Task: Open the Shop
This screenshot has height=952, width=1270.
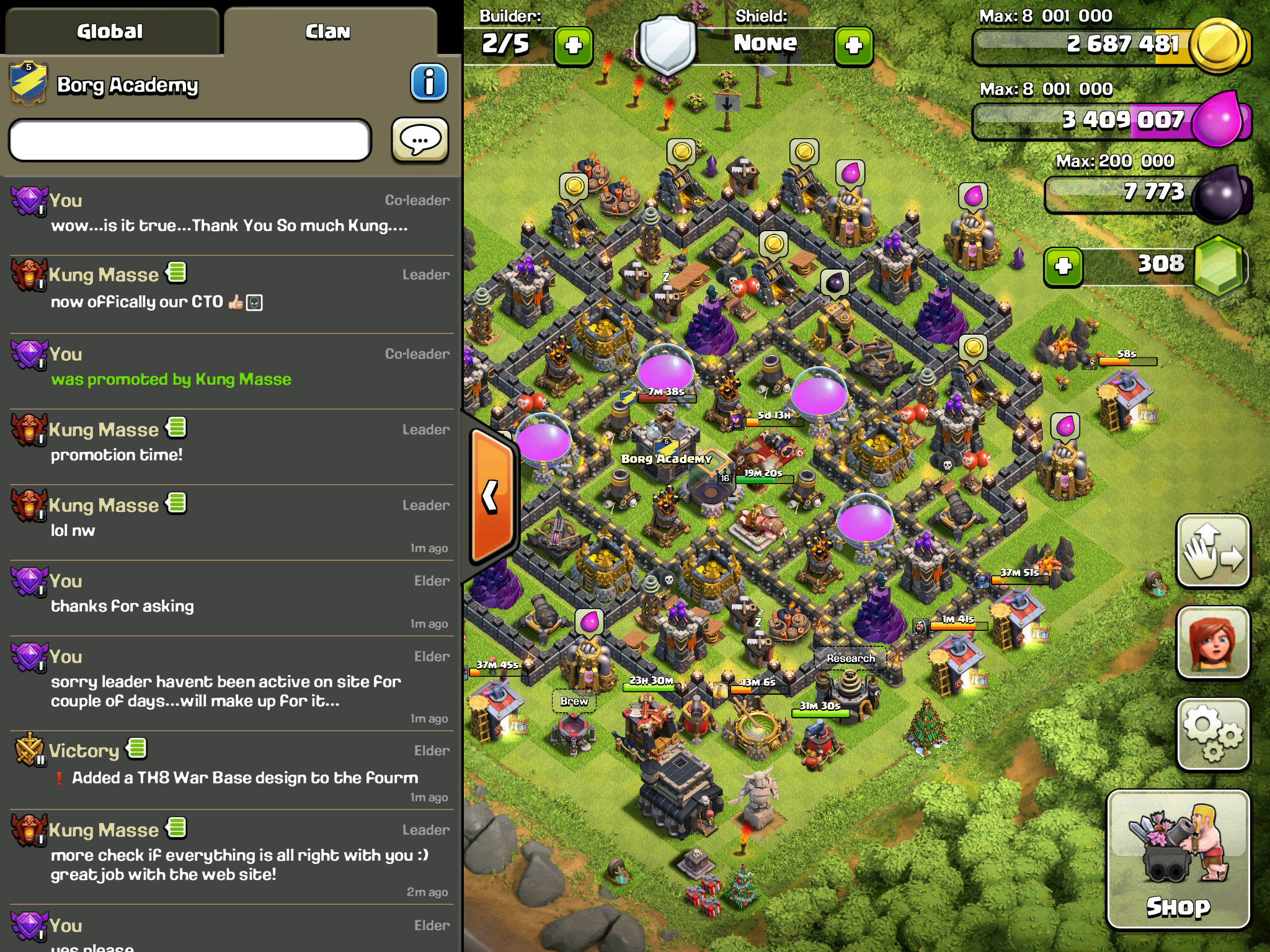Action: tap(1178, 860)
